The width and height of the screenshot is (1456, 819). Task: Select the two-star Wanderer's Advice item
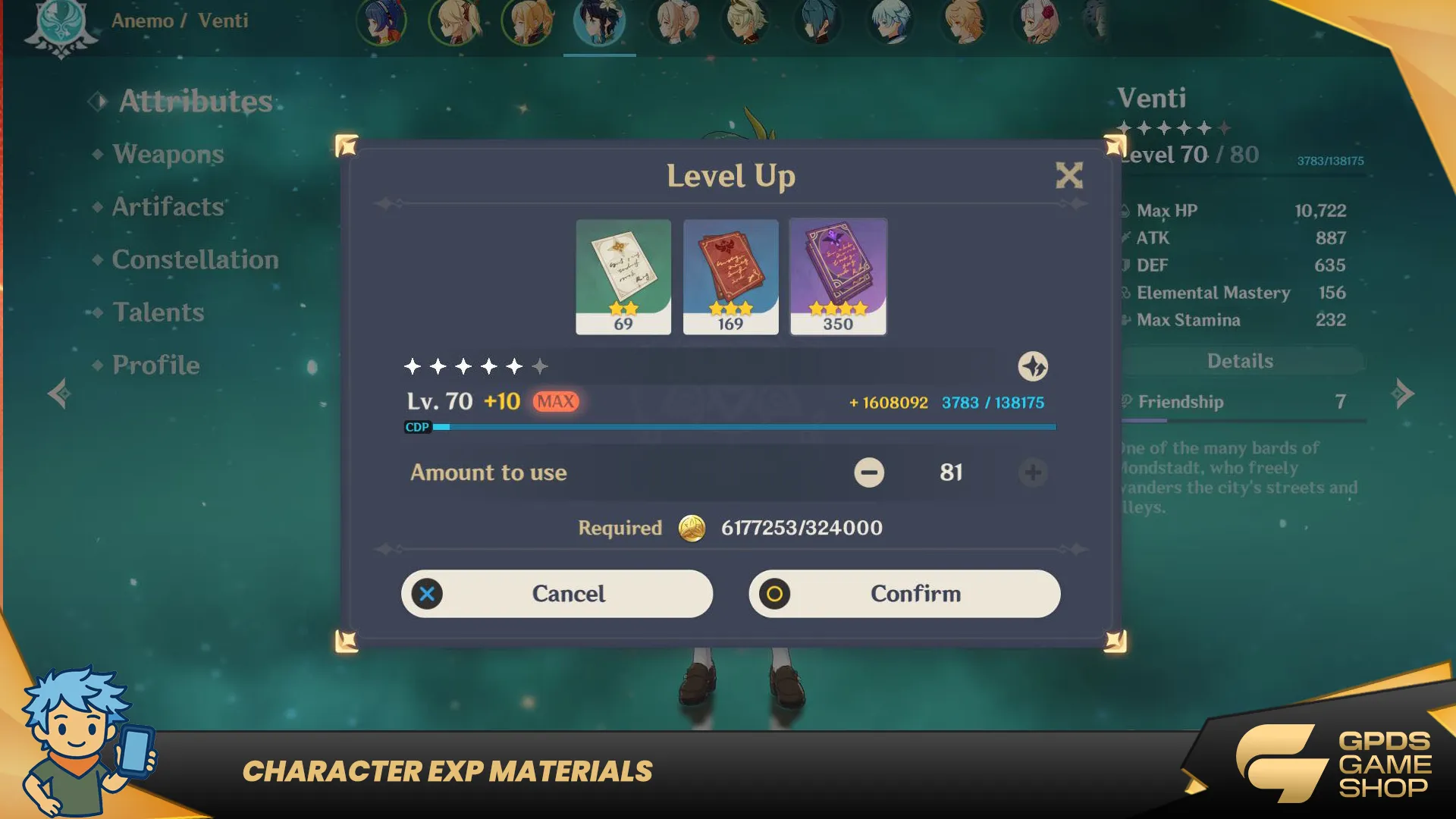pos(623,277)
